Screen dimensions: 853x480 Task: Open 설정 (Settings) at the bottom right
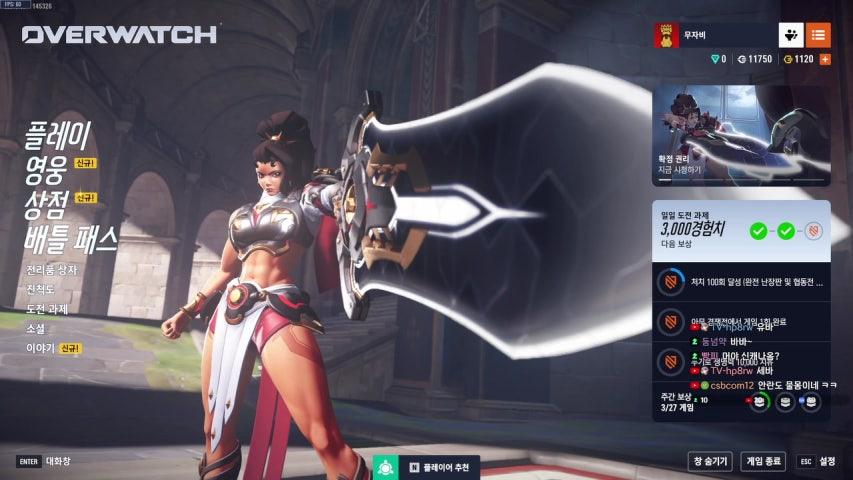[x=817, y=461]
